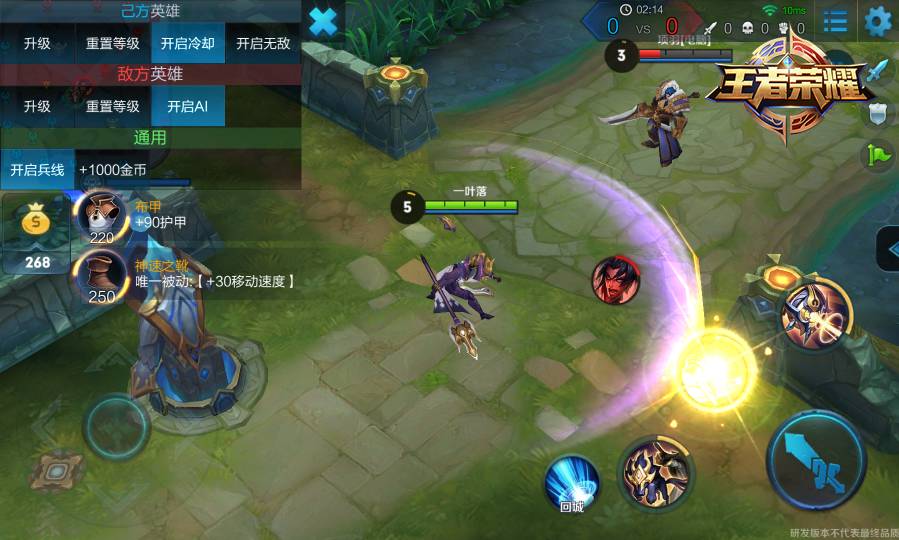Expand the side panel arrow on right edge
Image resolution: width=899 pixels, height=540 pixels.
[x=887, y=249]
